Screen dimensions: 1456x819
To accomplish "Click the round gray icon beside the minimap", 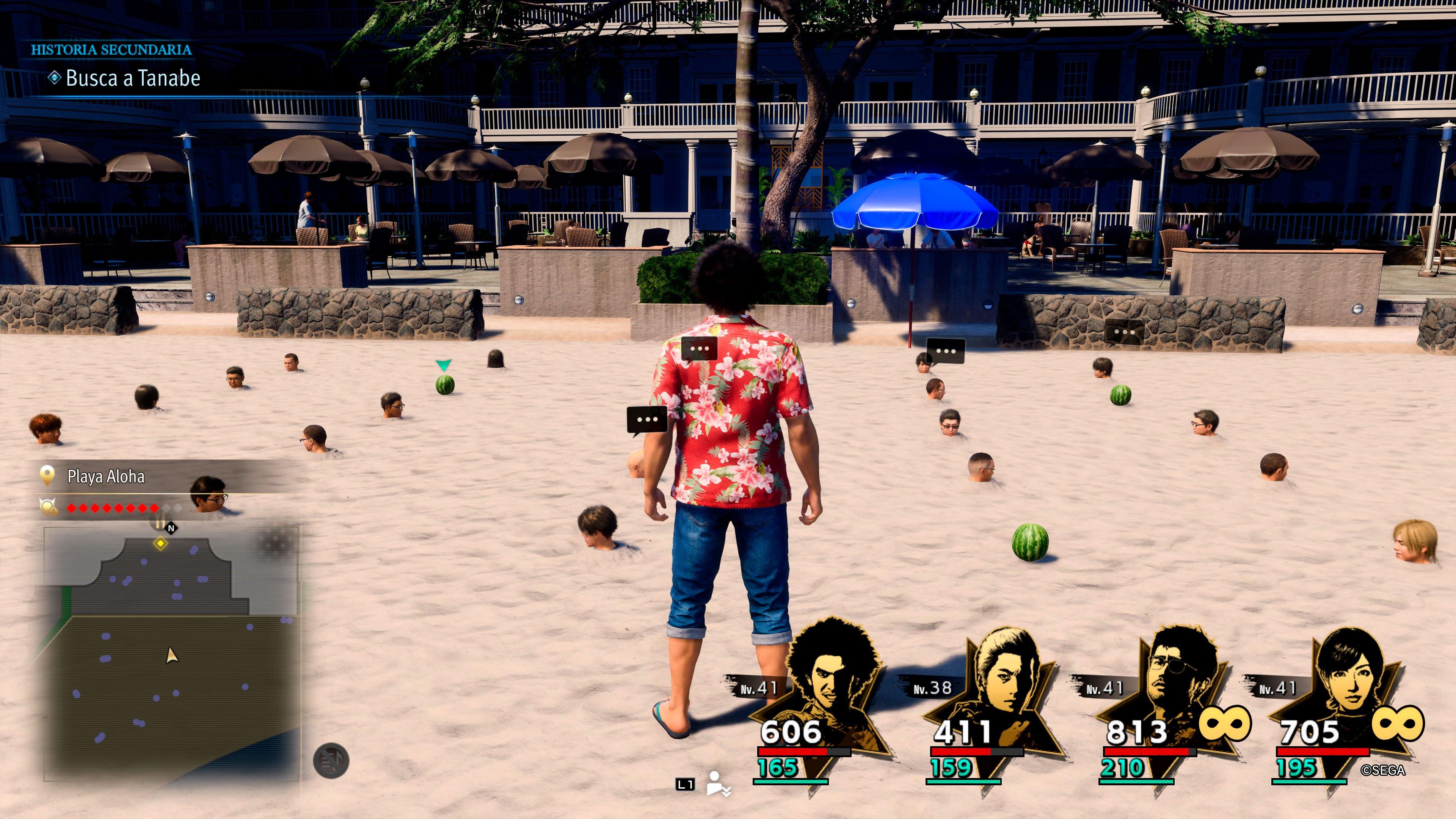I will pos(331,761).
